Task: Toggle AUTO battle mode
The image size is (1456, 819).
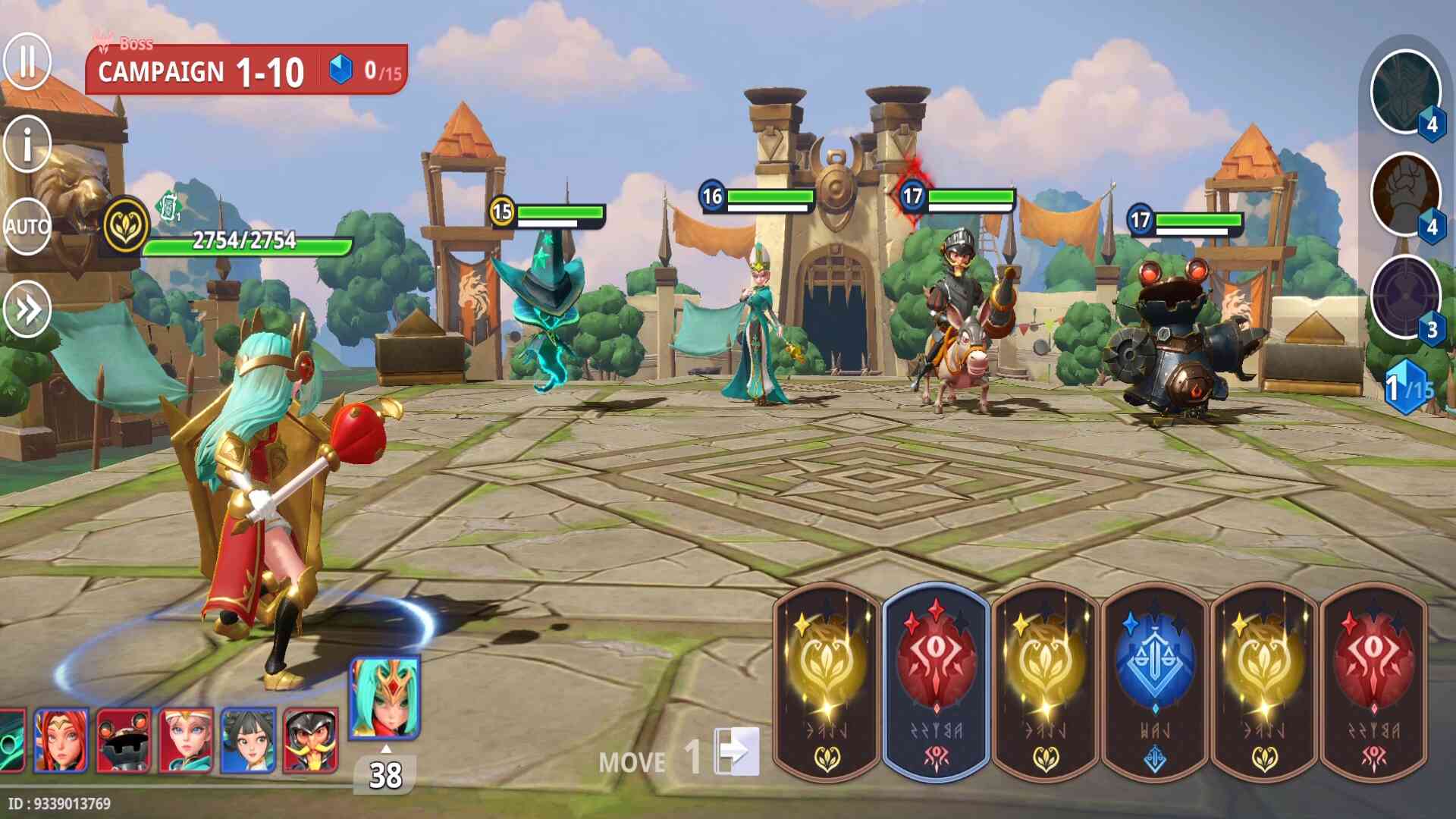Action: coord(27,226)
